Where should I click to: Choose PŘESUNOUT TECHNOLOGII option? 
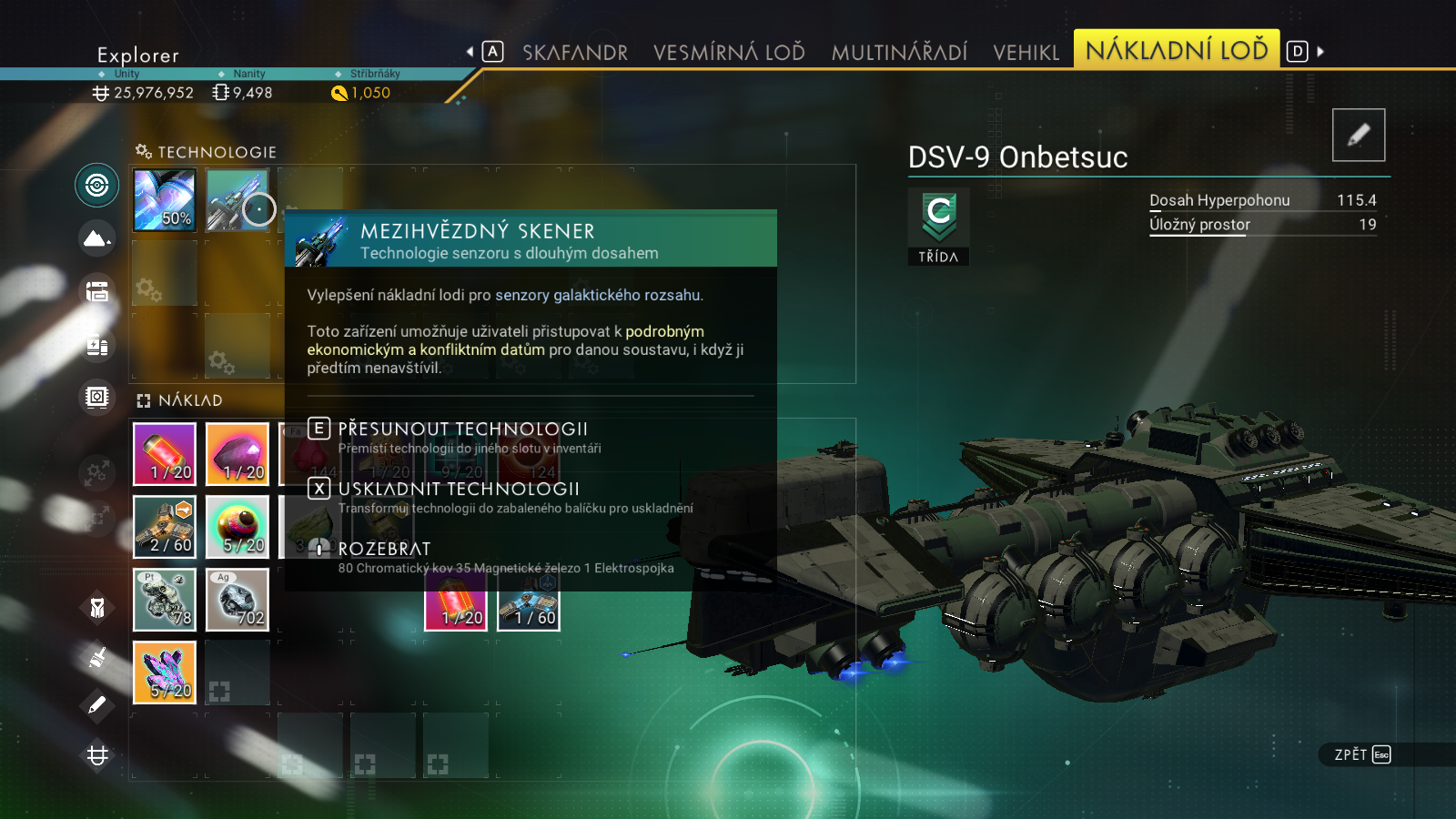pyautogui.click(x=462, y=429)
